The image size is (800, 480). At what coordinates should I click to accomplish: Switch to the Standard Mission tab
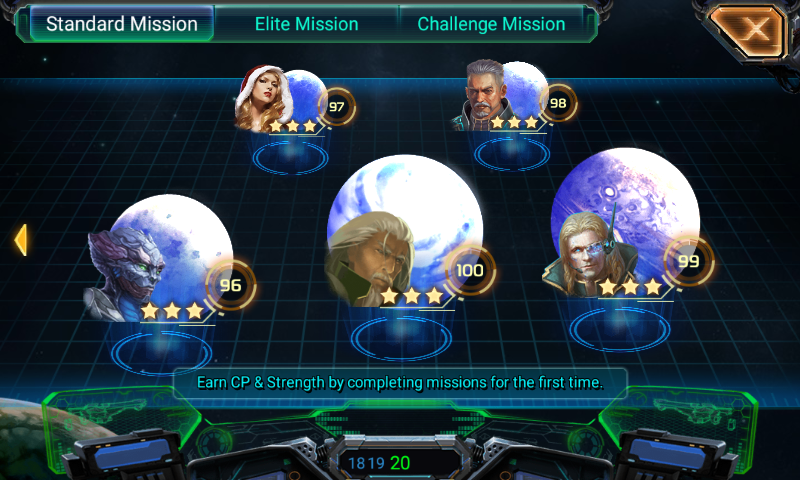click(122, 24)
